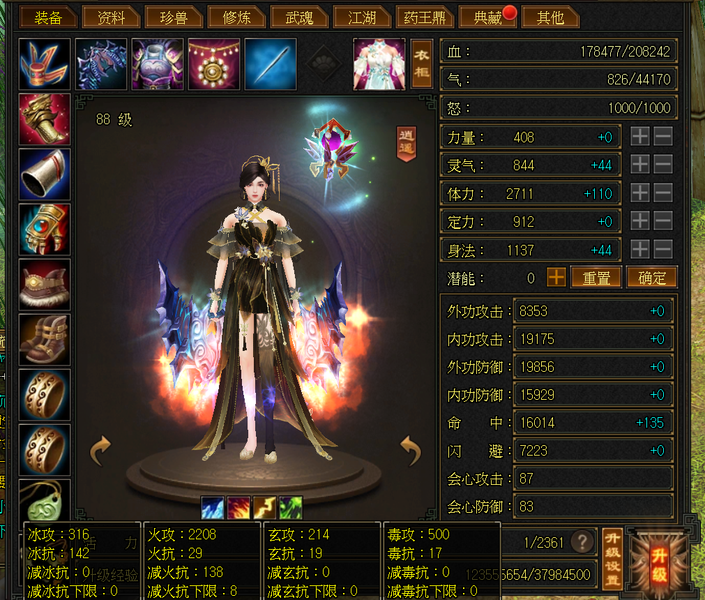The width and height of the screenshot is (705, 600).
Task: Remove a point from 身法
Action: pos(663,249)
